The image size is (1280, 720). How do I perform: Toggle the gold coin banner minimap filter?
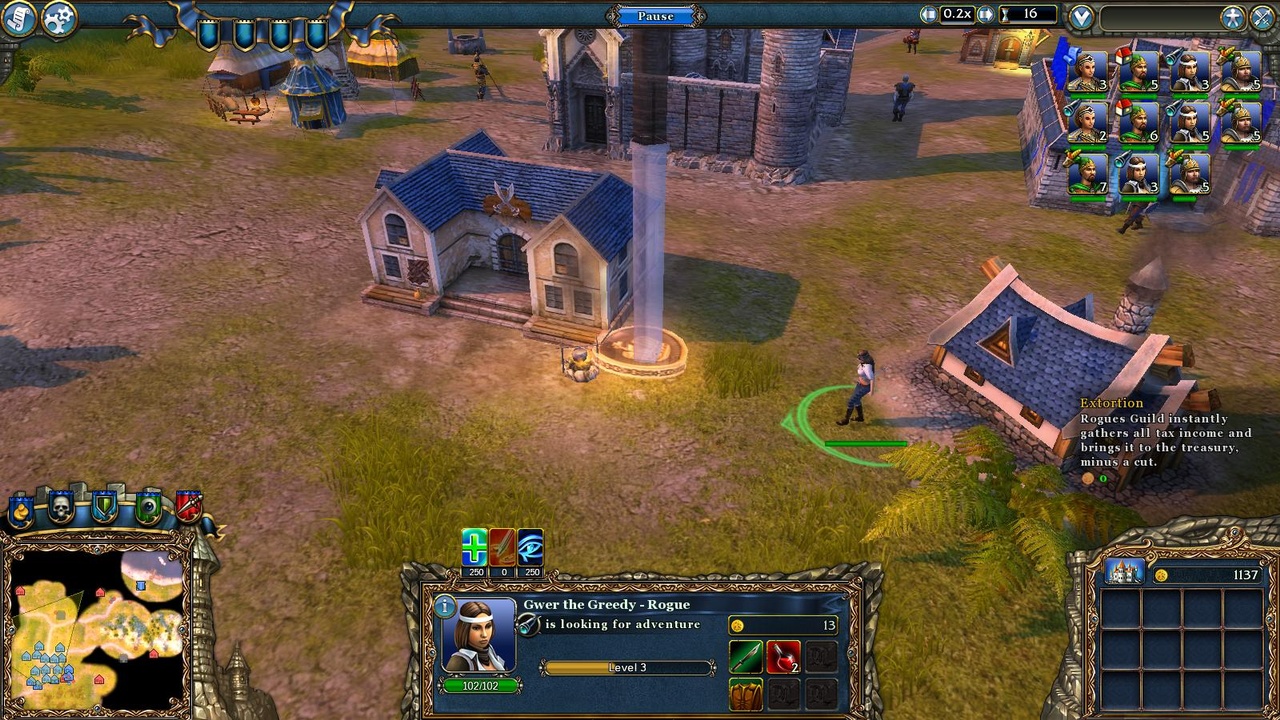click(x=20, y=507)
